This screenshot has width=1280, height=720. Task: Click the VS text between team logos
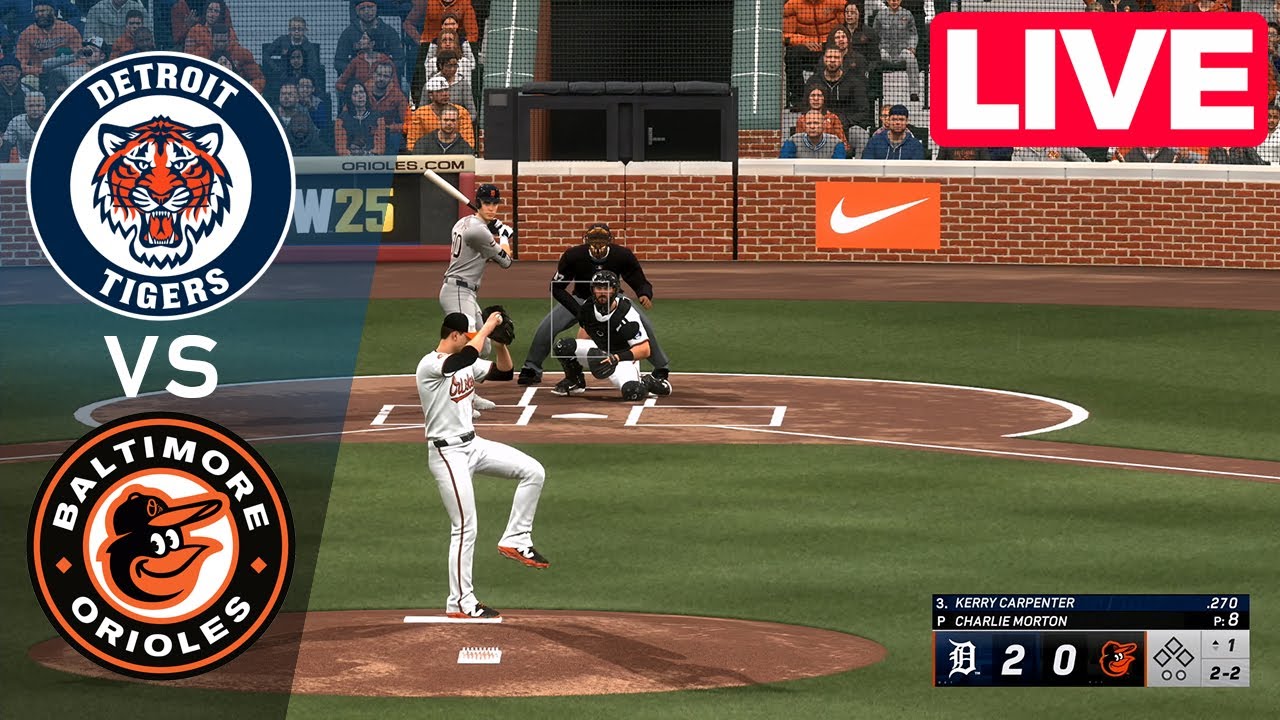pos(160,365)
